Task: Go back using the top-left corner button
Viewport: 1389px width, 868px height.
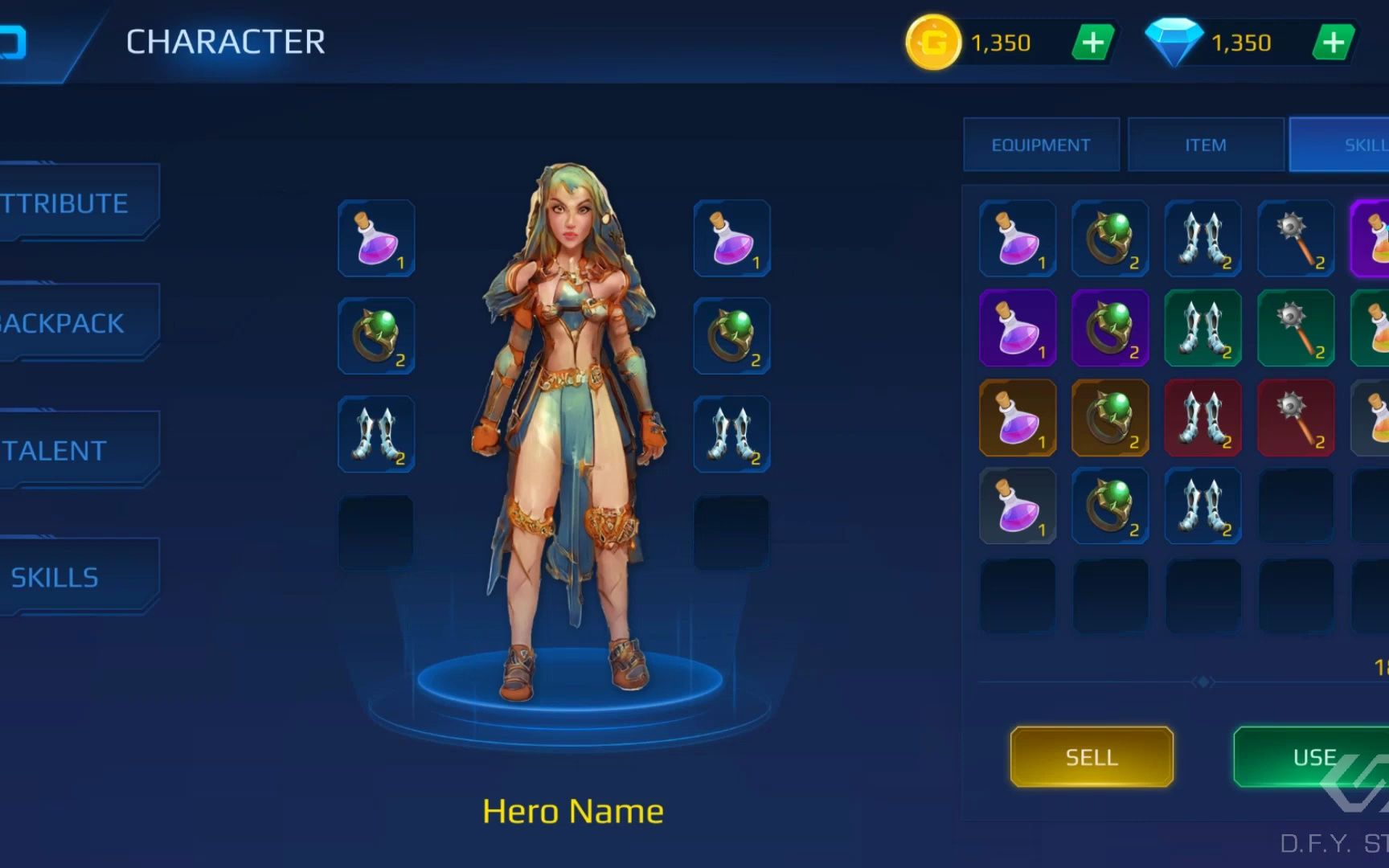Action: (16, 43)
